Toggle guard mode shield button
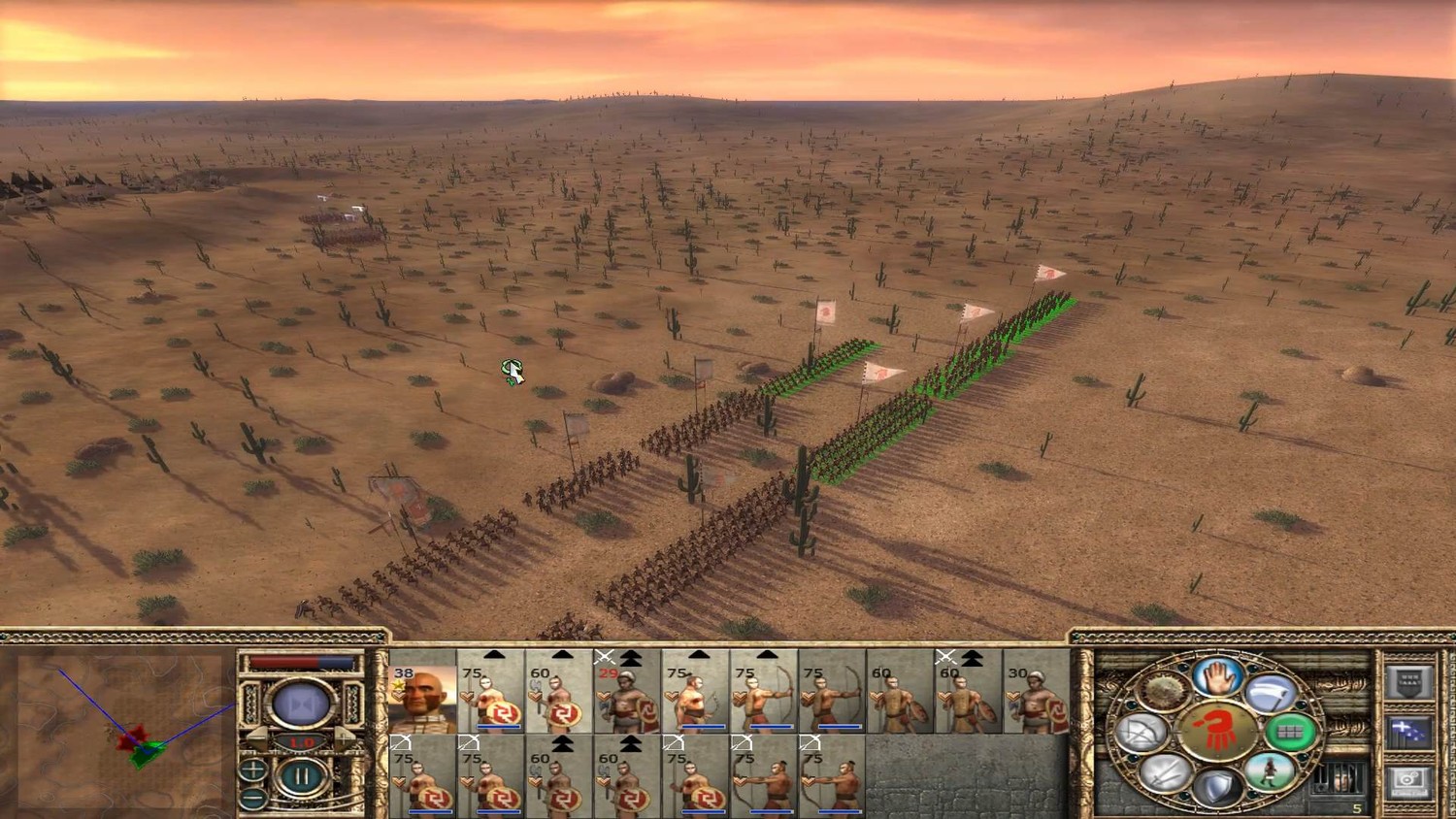 tap(1216, 786)
